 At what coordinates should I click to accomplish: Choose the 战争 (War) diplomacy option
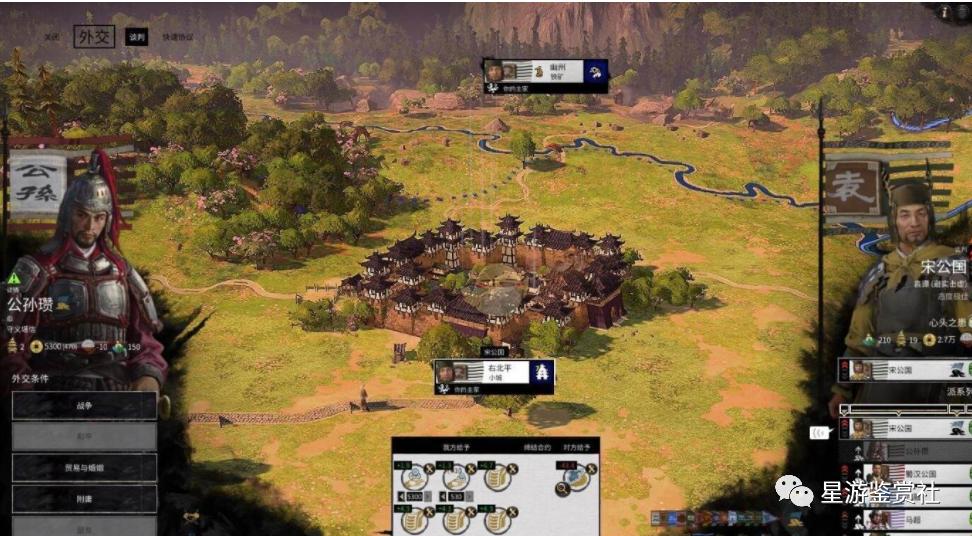pos(85,406)
